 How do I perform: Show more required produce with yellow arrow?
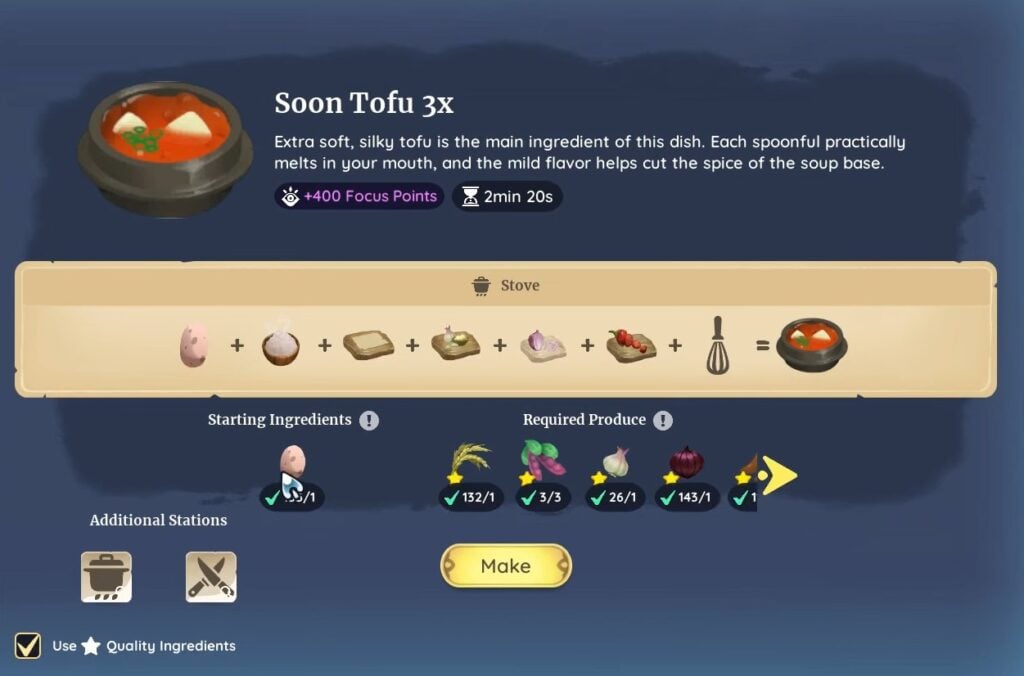779,476
